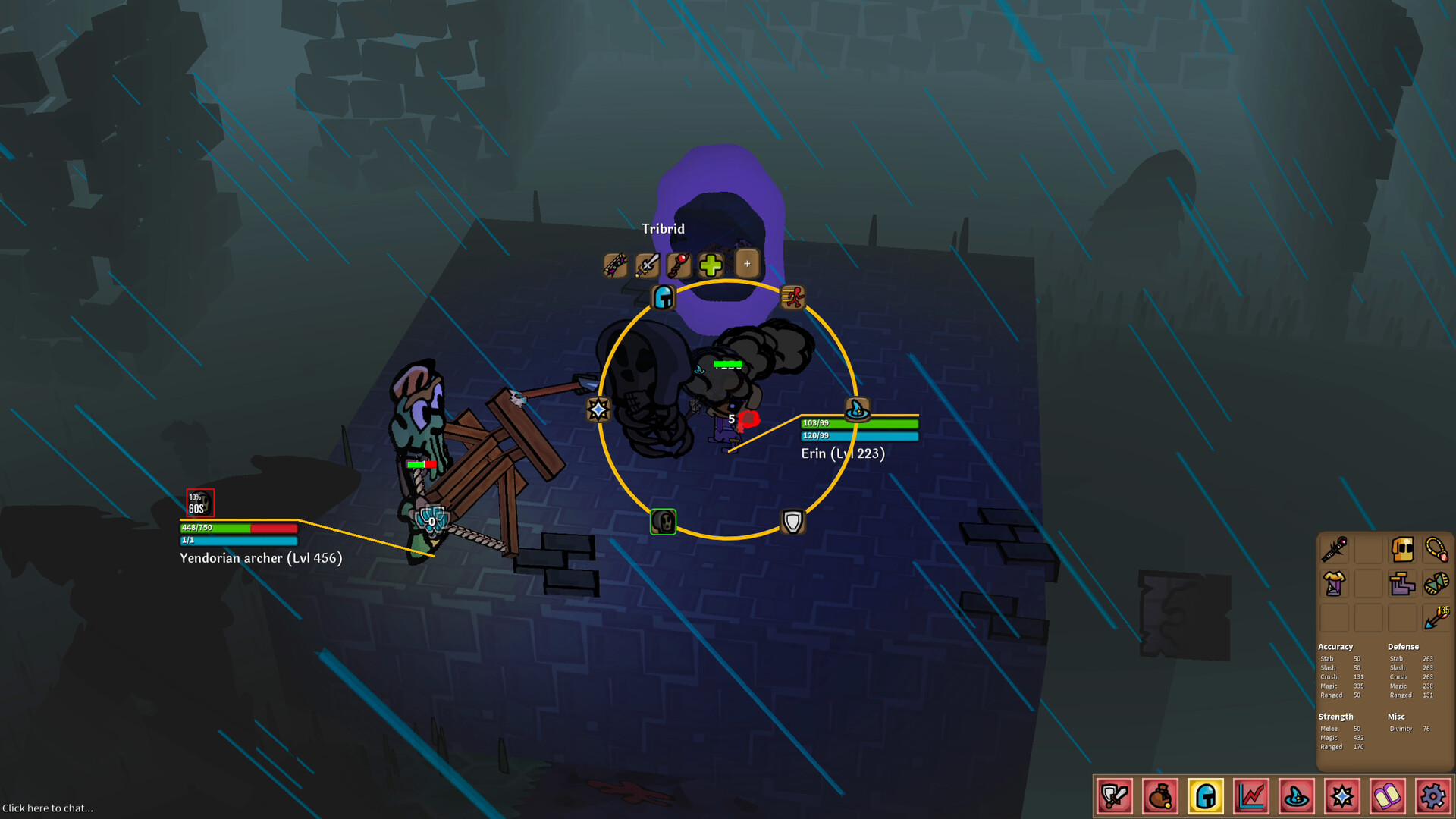Click the chat input reading 'Click here to chat'
This screenshot has height=819, width=1456.
47,808
